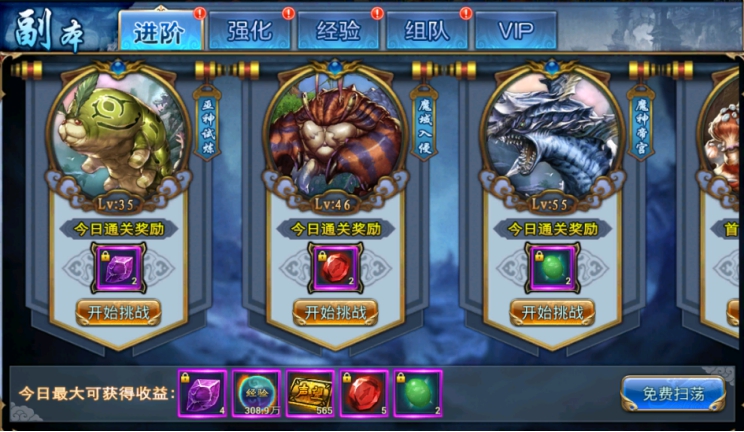Inspect the red gem reward under Lv:46
744x432 pixels.
tap(335, 268)
